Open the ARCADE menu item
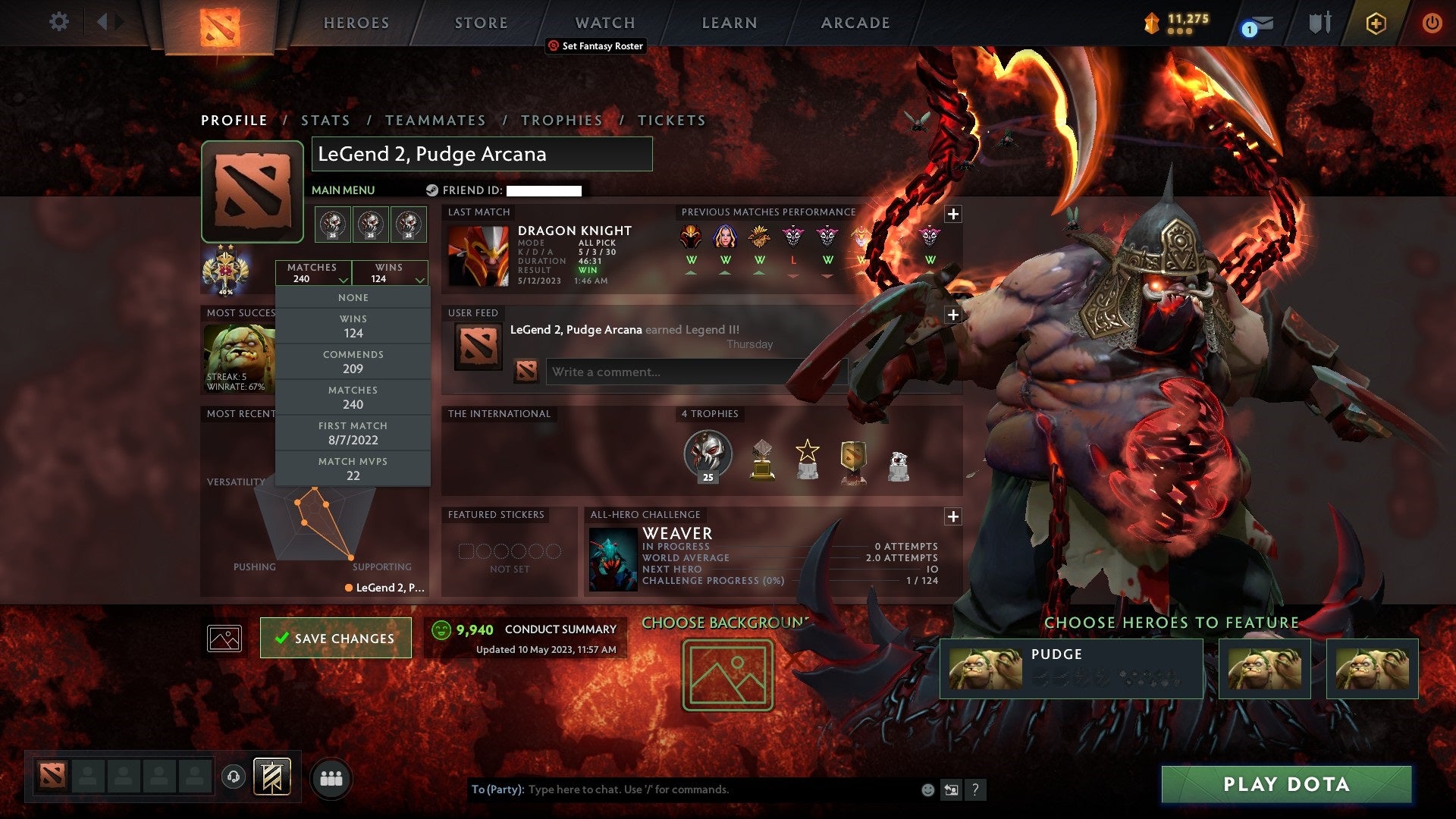Viewport: 1456px width, 819px height. coord(854,22)
